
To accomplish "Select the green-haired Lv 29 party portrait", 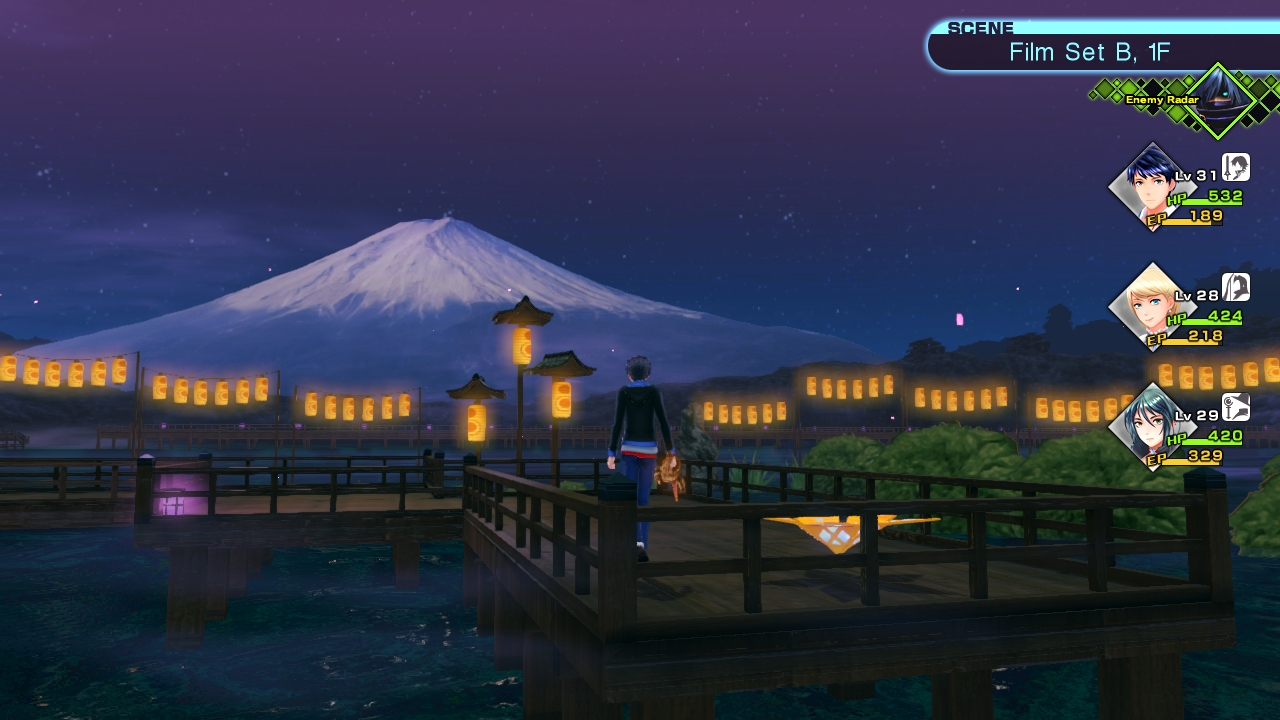I will click(1150, 427).
